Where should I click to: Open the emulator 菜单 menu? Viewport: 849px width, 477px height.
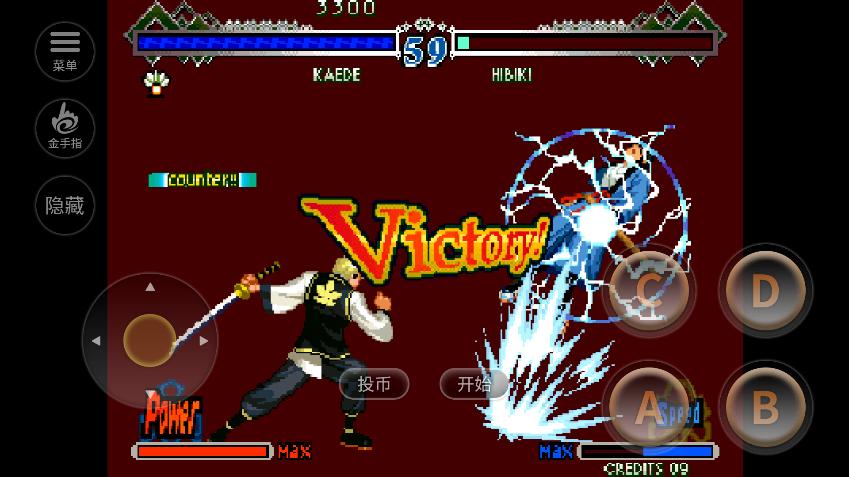point(65,51)
